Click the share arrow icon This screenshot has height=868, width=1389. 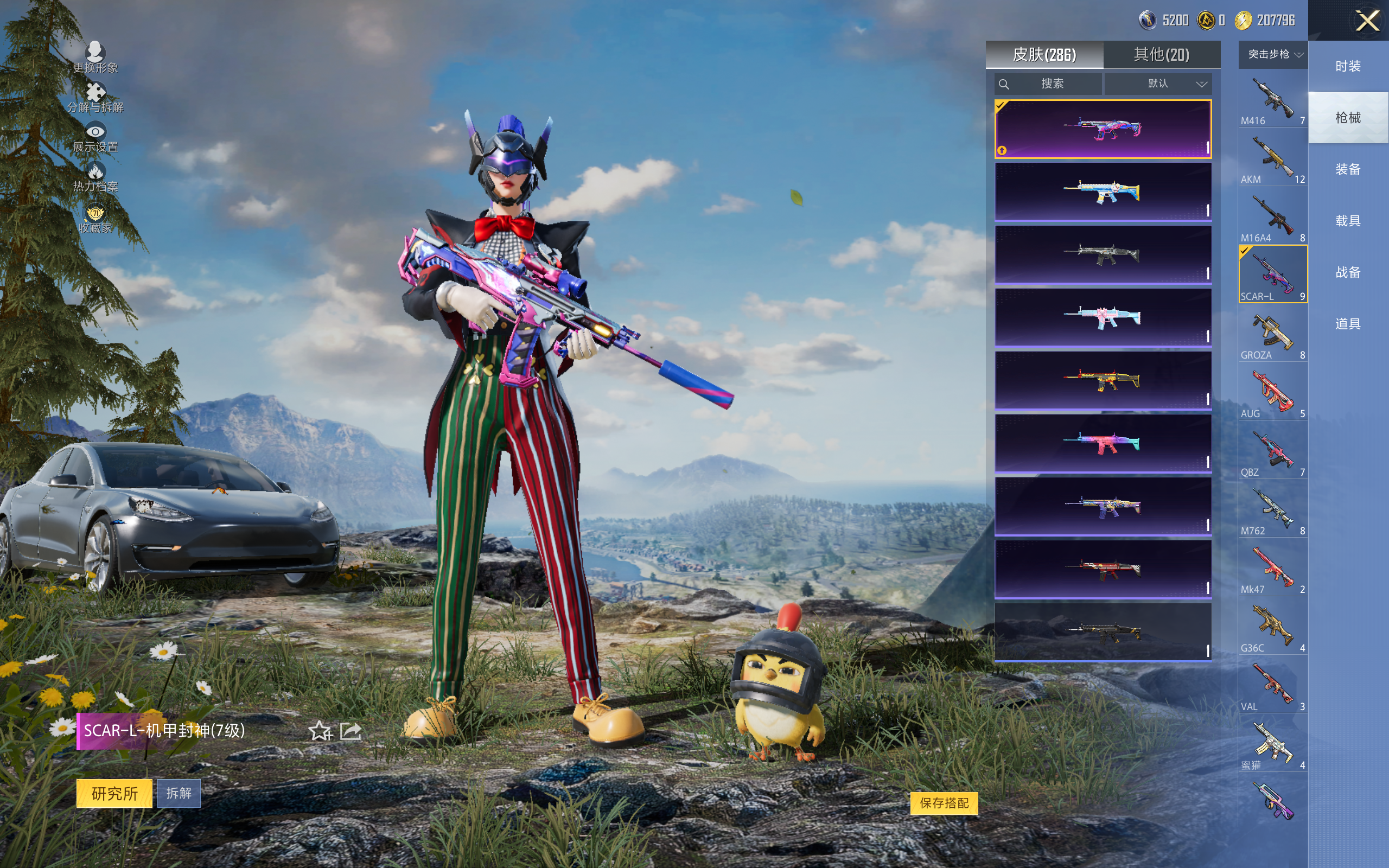tap(351, 731)
